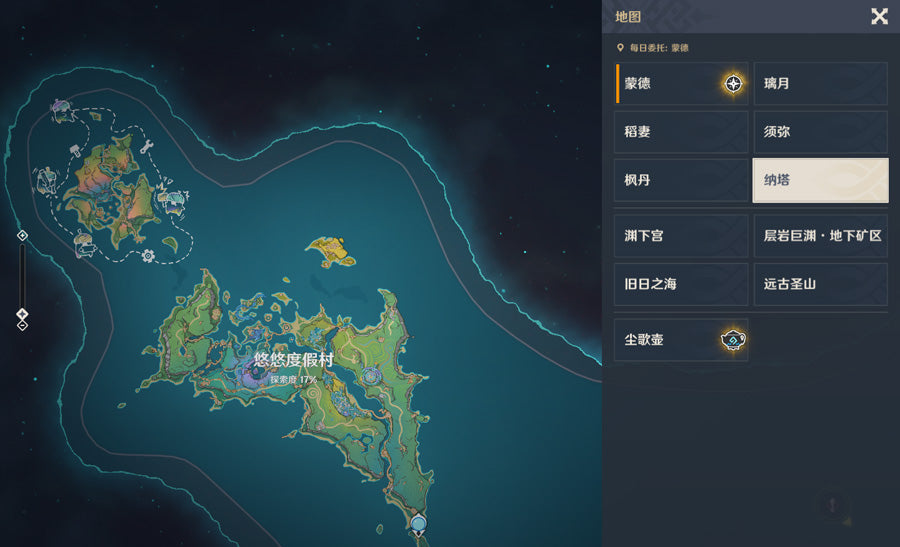Click the map zoom-in button
The width and height of the screenshot is (900, 547).
pos(22,235)
